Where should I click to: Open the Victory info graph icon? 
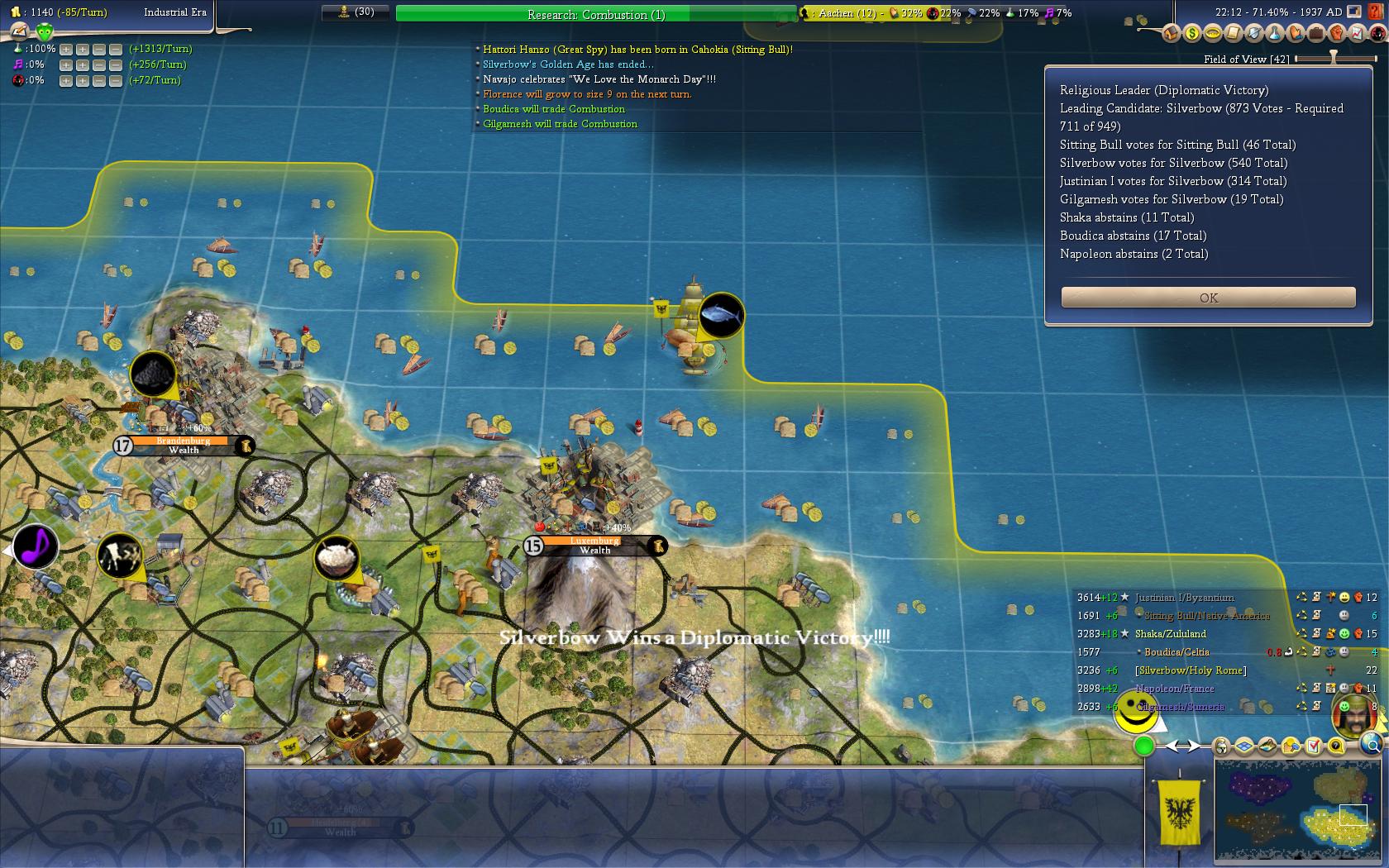(1358, 34)
